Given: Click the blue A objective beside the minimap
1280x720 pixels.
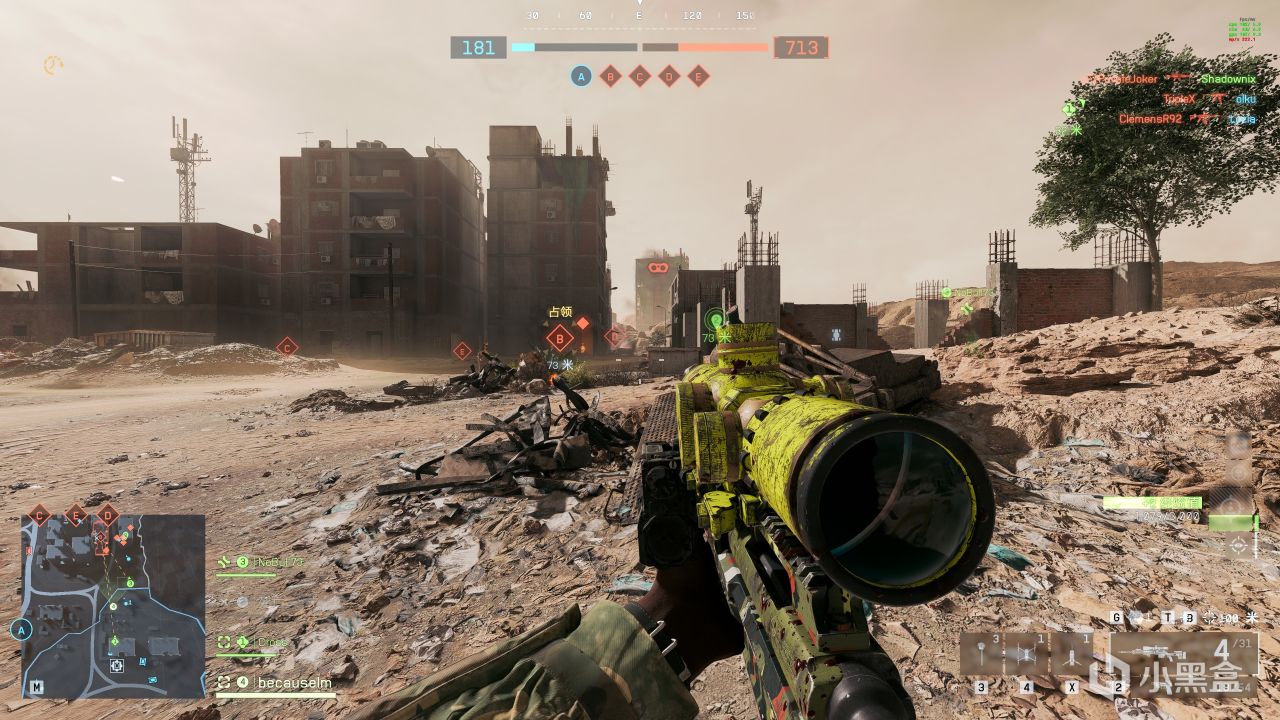Looking at the screenshot, I should coord(21,630).
